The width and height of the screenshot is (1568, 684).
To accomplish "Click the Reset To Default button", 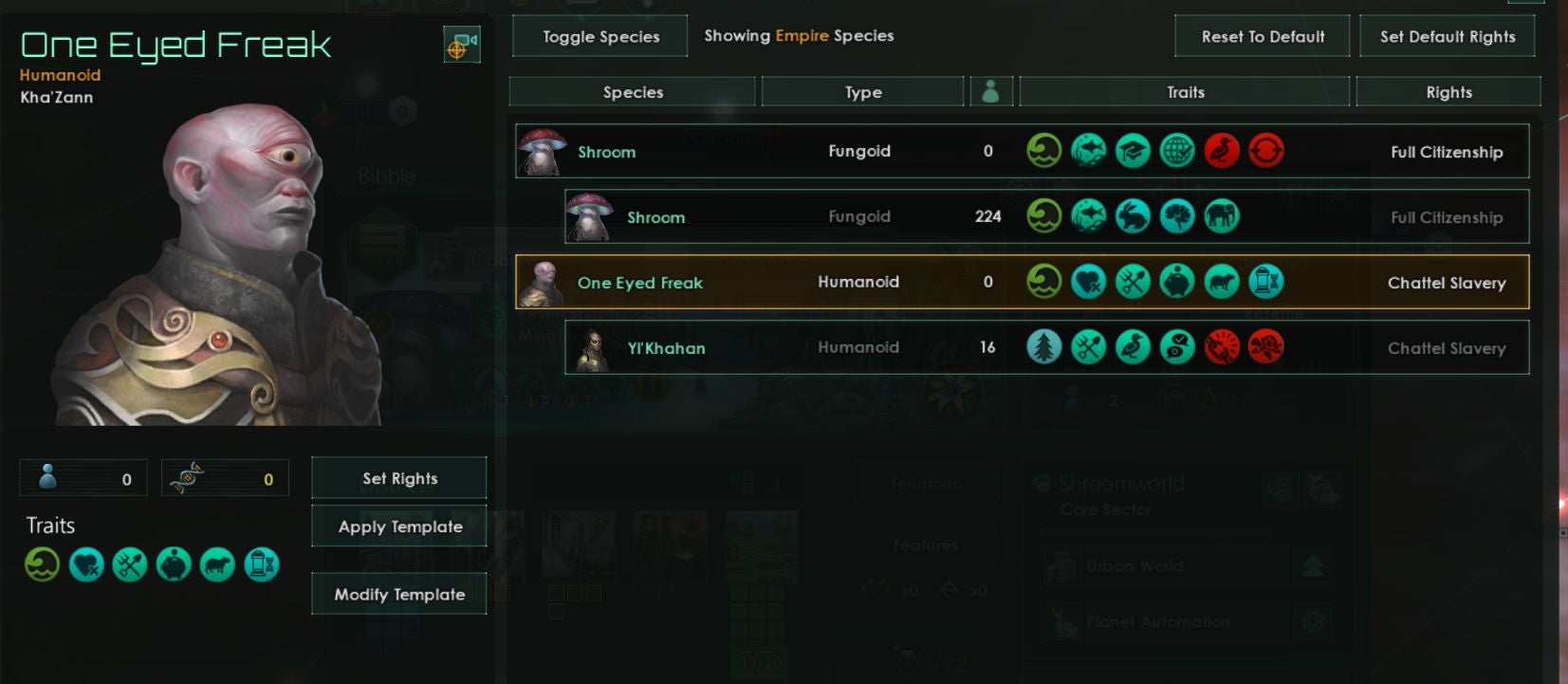I will tap(1262, 36).
